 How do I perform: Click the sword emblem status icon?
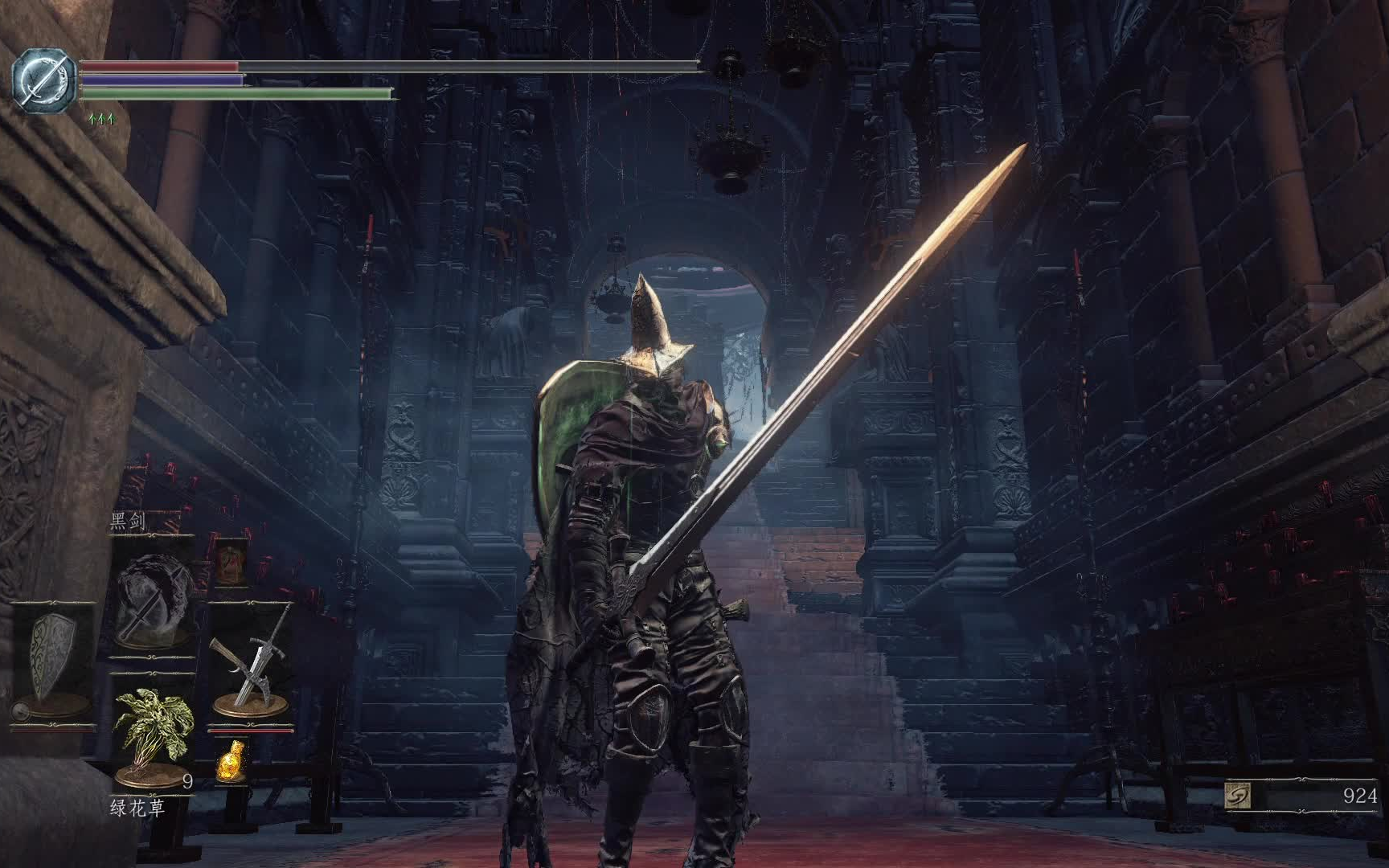click(x=43, y=80)
